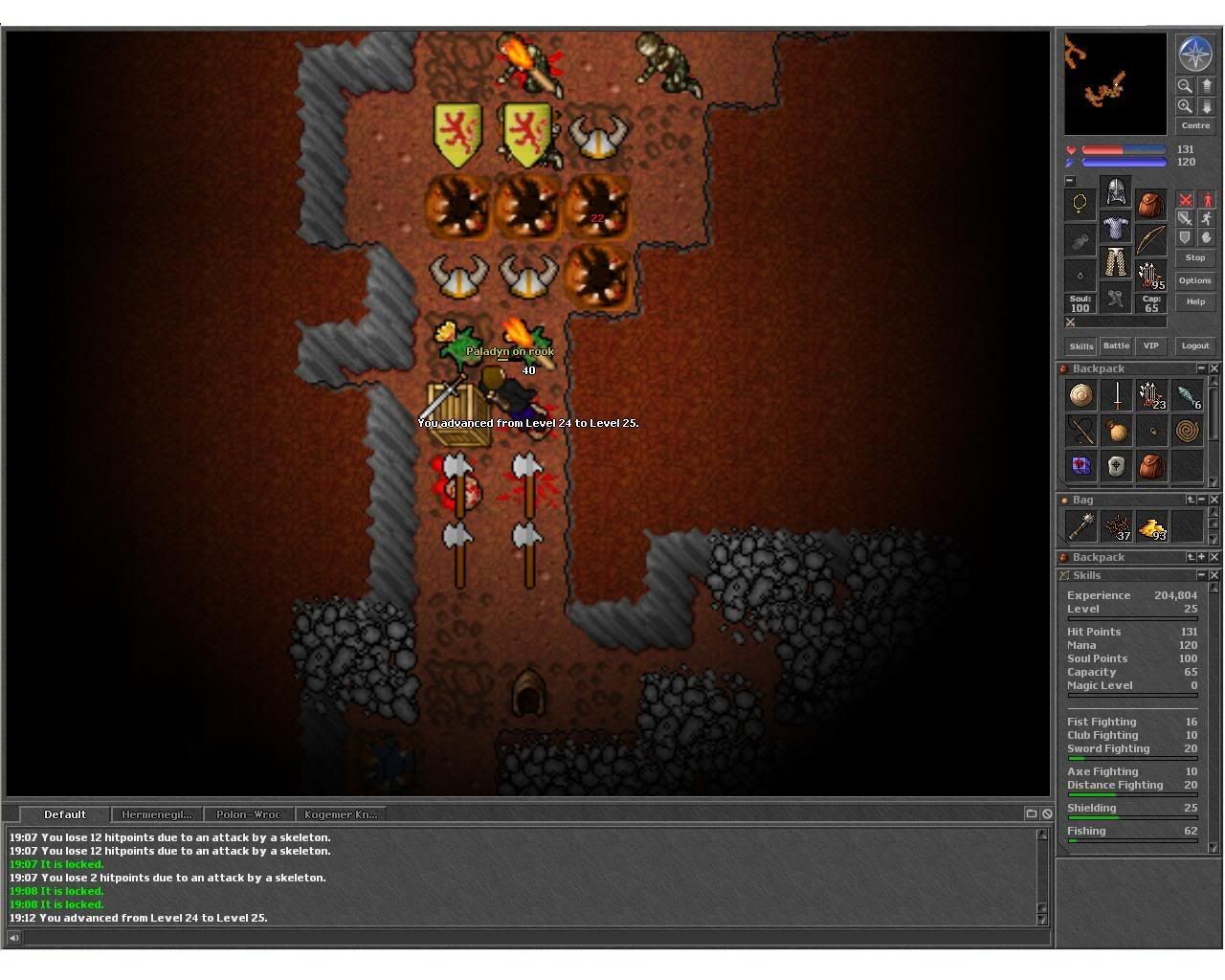Image resolution: width=1225 pixels, height=980 pixels.
Task: Select the fish stack in the backpack
Action: point(1187,395)
